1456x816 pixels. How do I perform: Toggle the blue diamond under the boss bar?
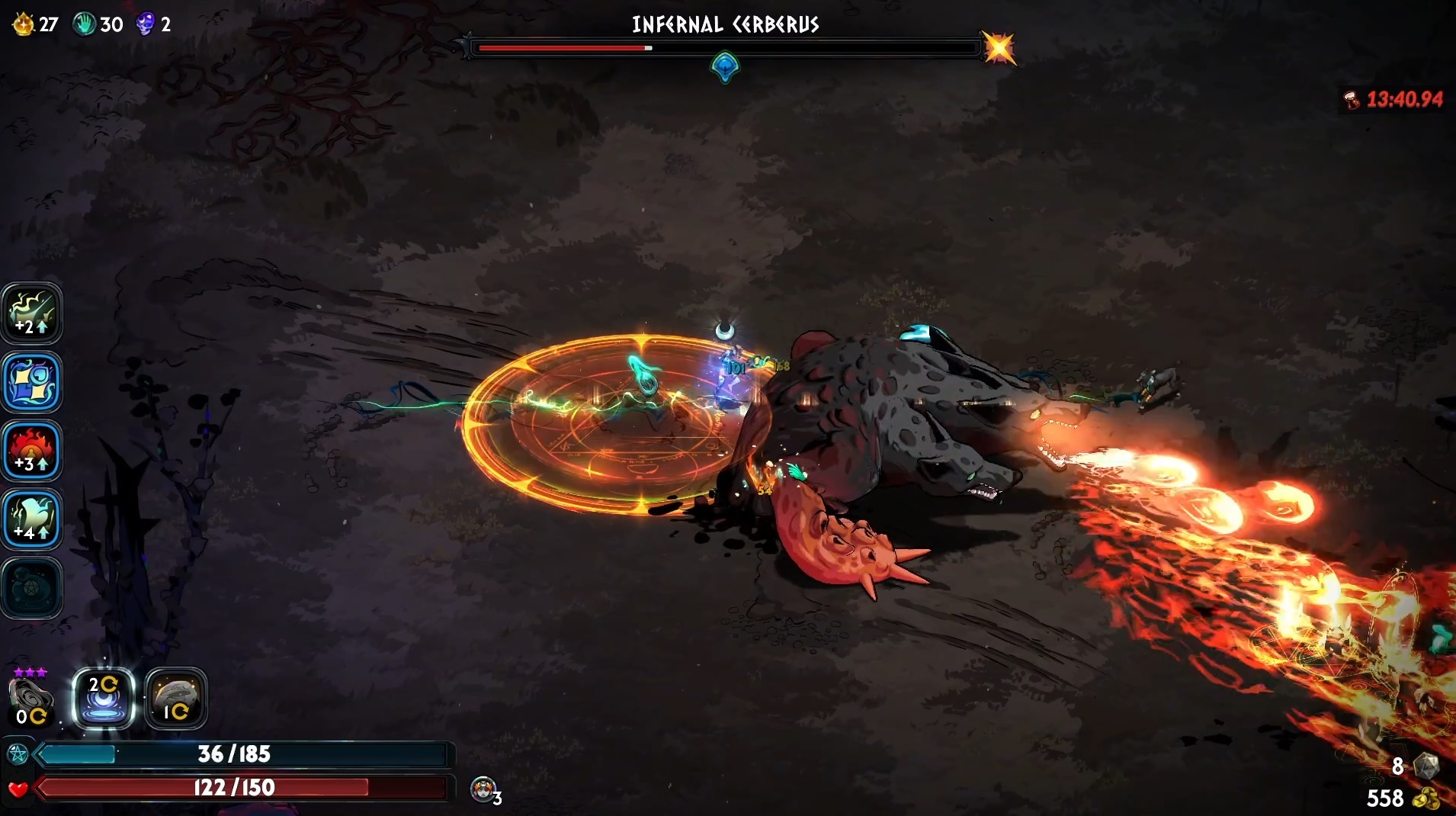coord(724,68)
